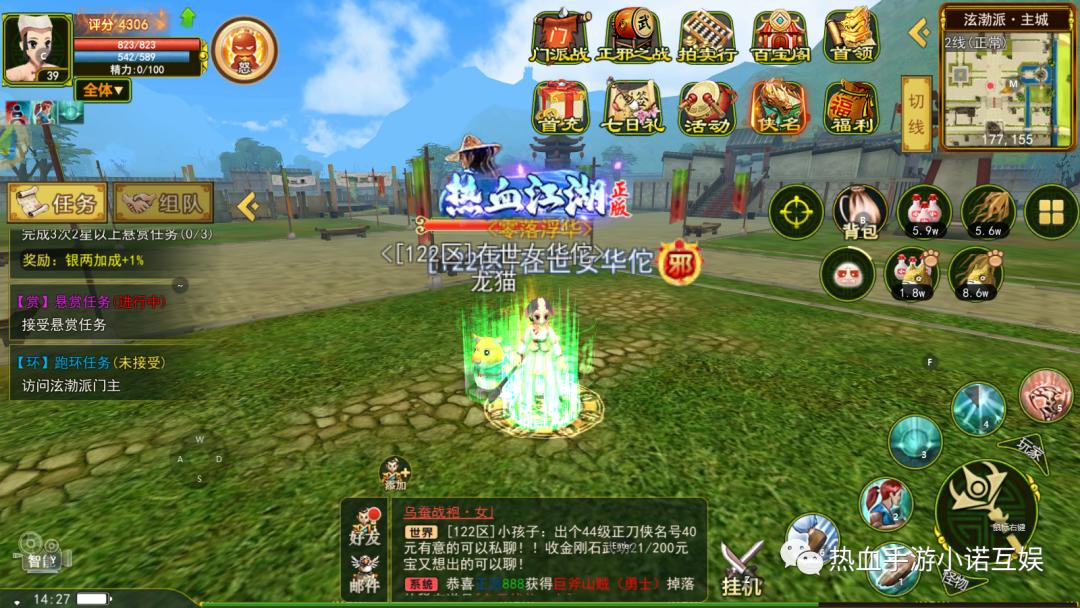Open the 七日礼 seven-day gift
This screenshot has width=1080, height=608.
coord(632,108)
